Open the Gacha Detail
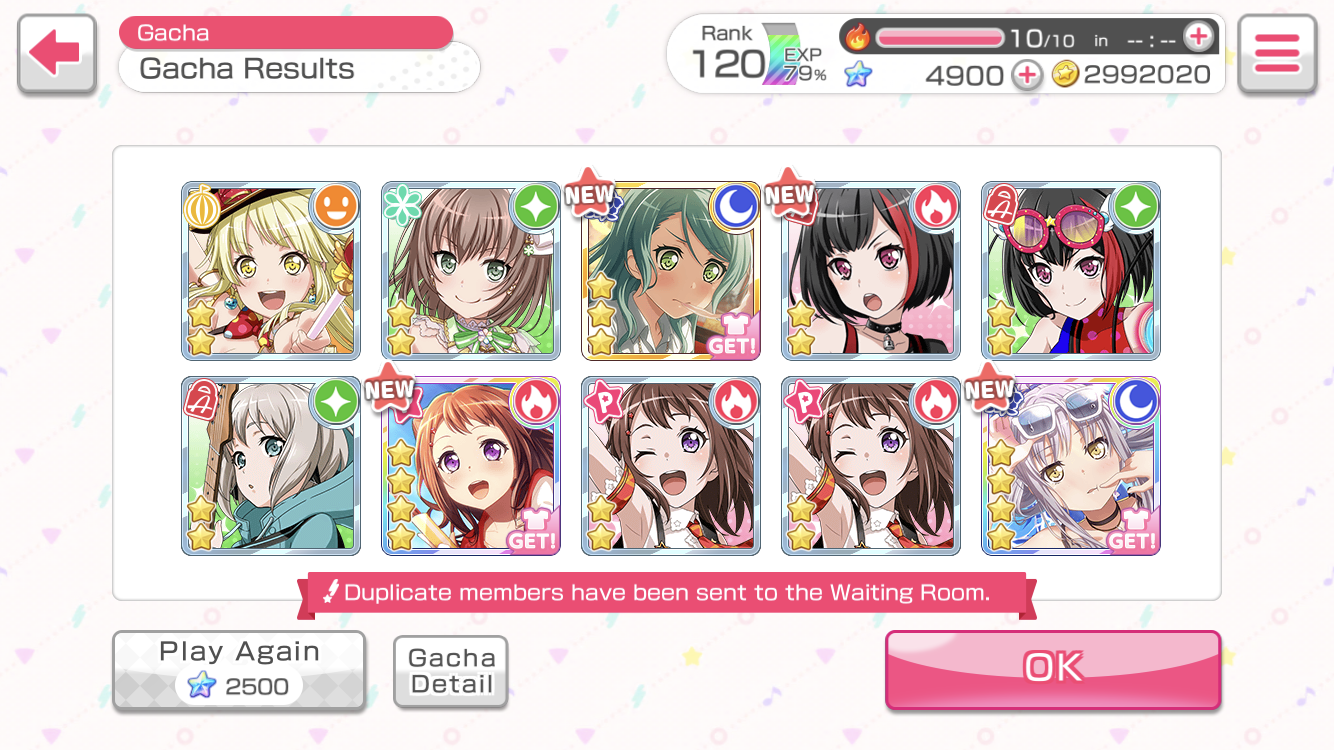This screenshot has width=1334, height=750. (451, 671)
